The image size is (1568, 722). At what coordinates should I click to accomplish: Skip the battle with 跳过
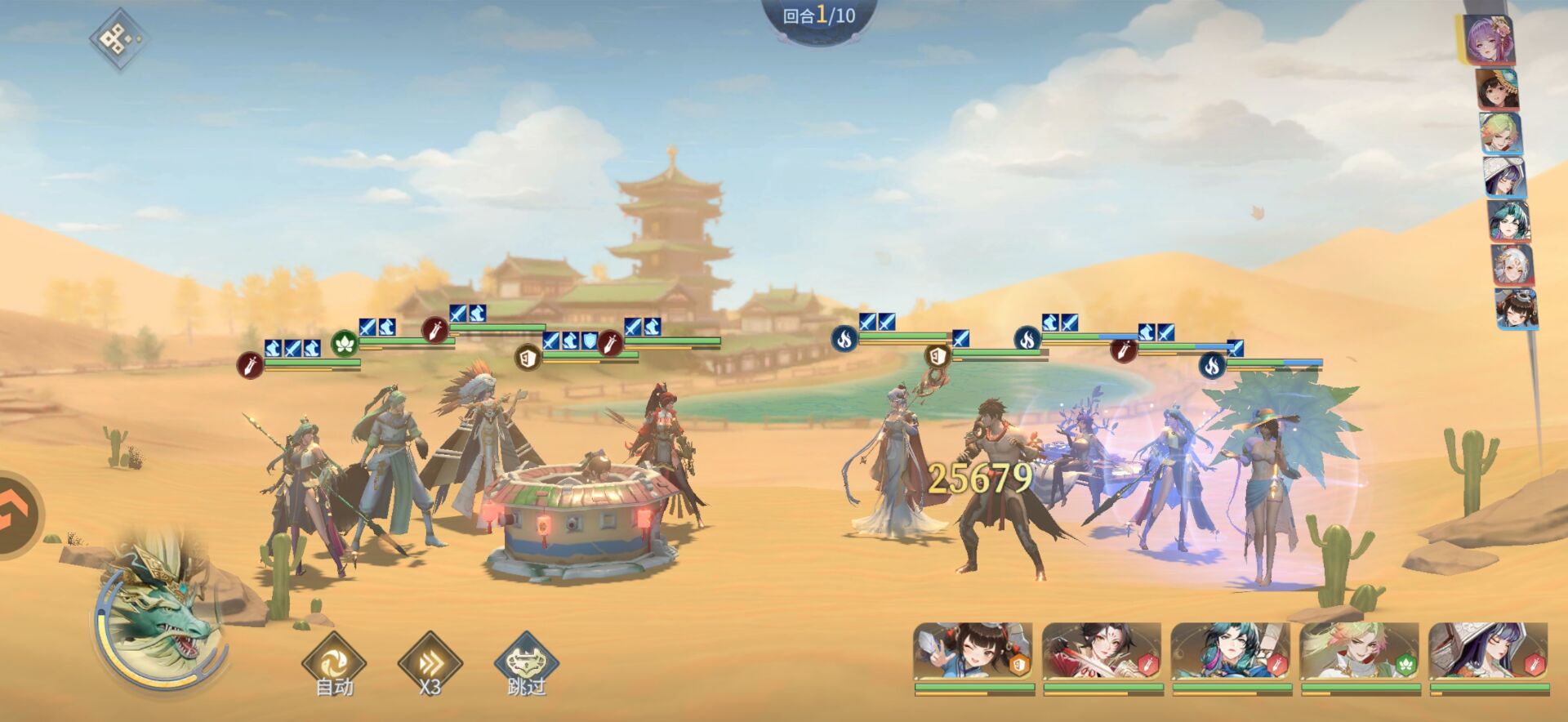pyautogui.click(x=527, y=662)
